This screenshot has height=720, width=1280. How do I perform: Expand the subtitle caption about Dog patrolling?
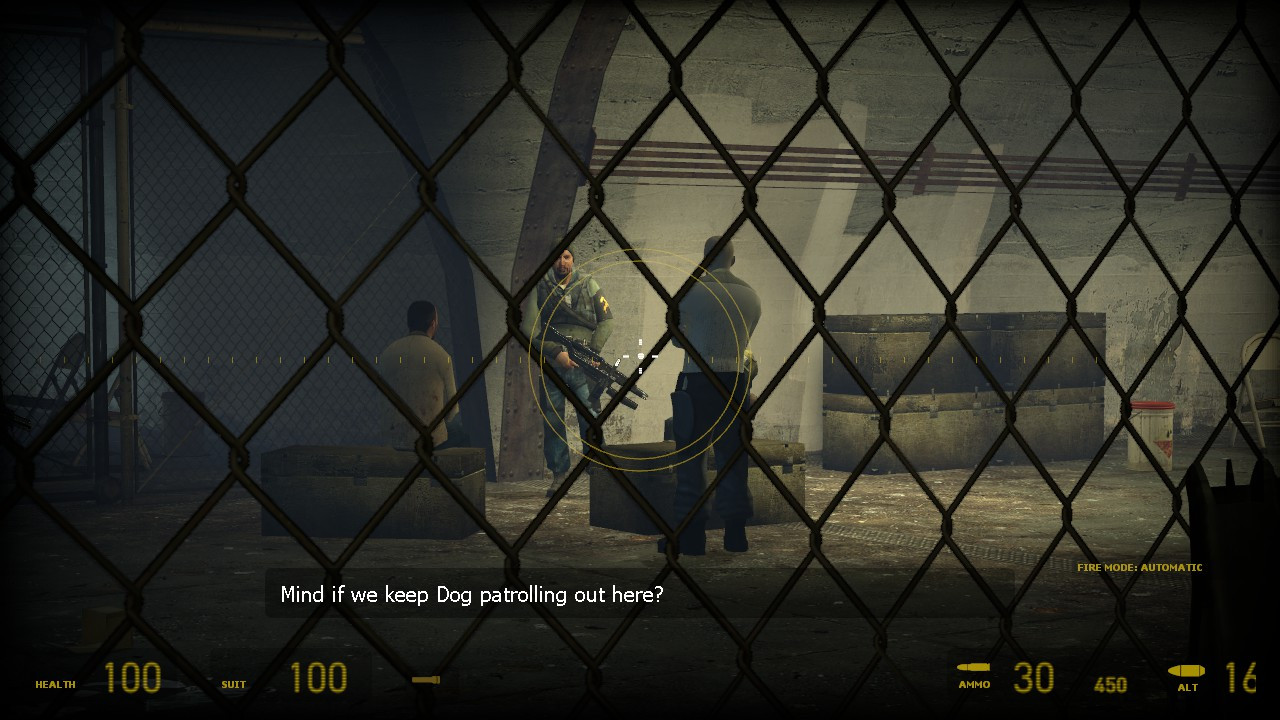tap(471, 594)
